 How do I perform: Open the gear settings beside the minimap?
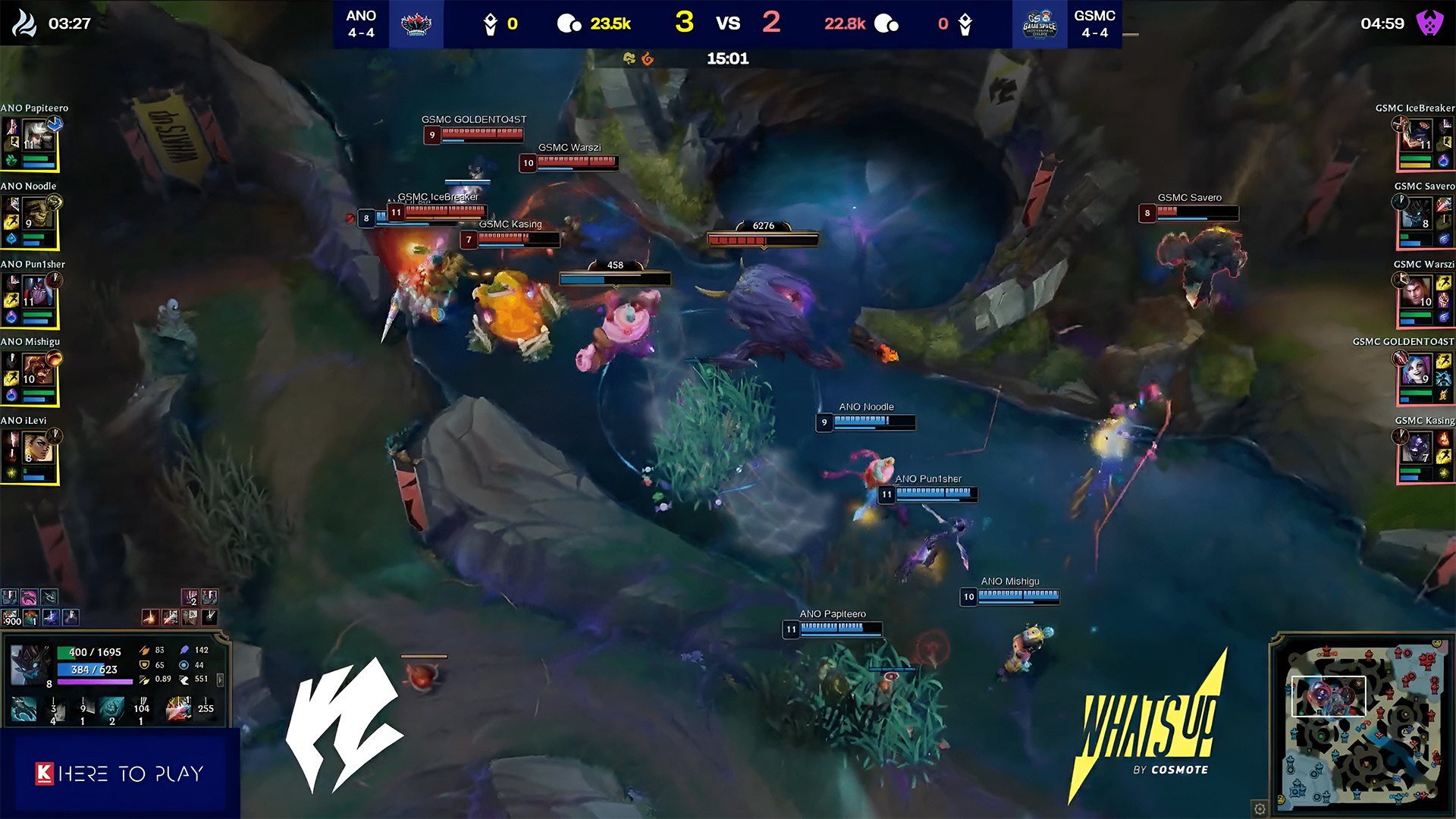[1260, 809]
